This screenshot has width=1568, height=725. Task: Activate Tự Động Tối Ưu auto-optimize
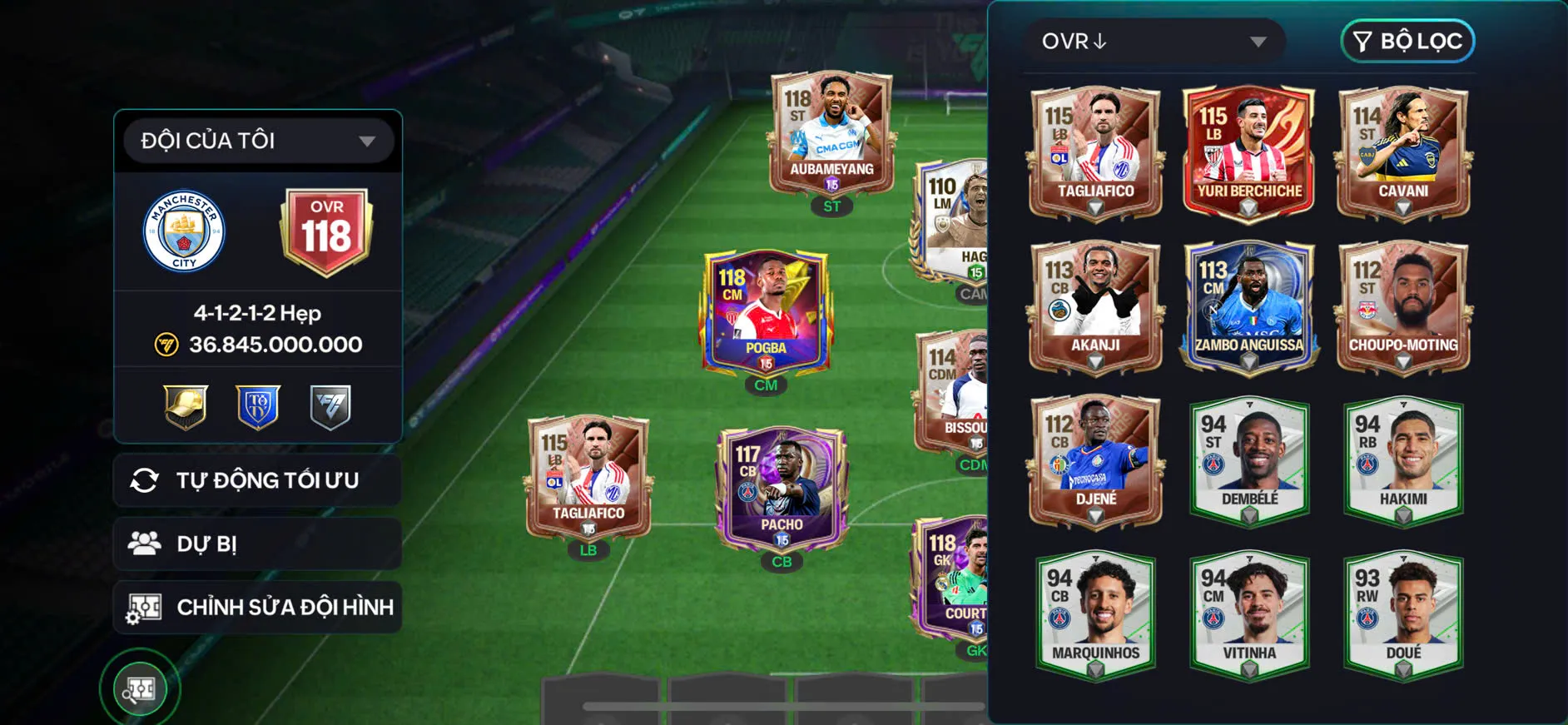(x=258, y=480)
